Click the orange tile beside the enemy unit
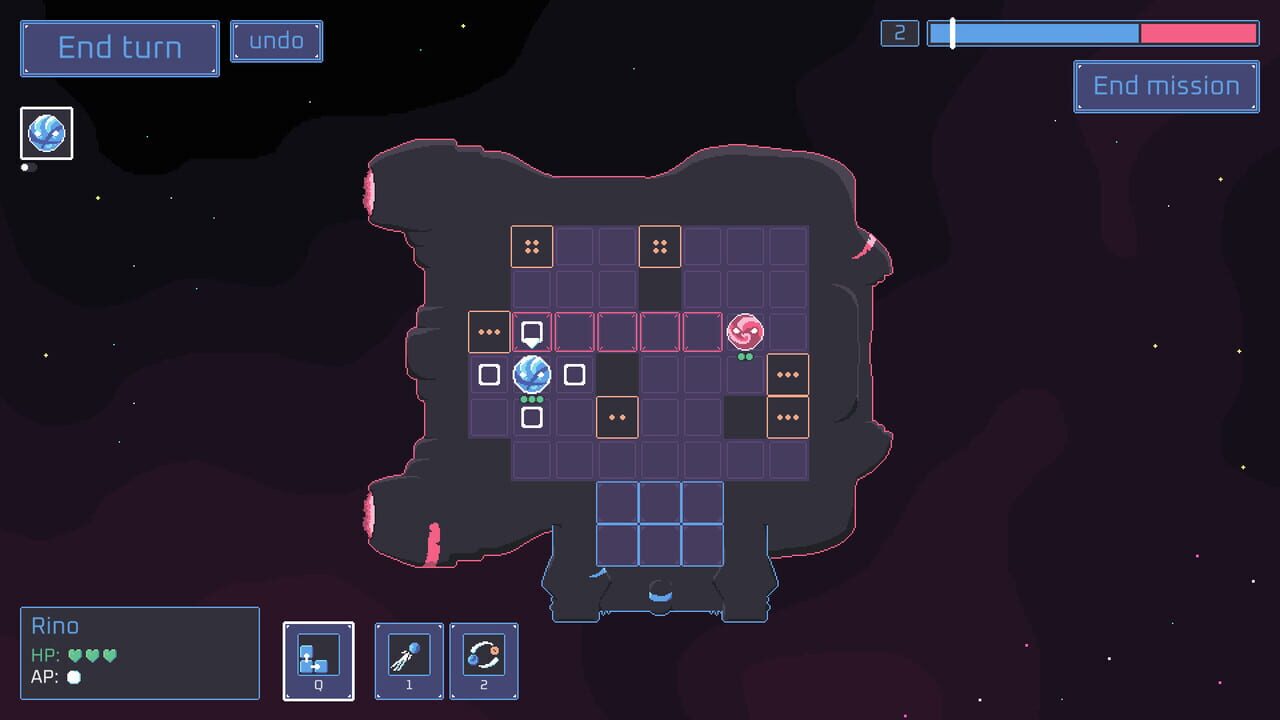 pyautogui.click(x=787, y=375)
